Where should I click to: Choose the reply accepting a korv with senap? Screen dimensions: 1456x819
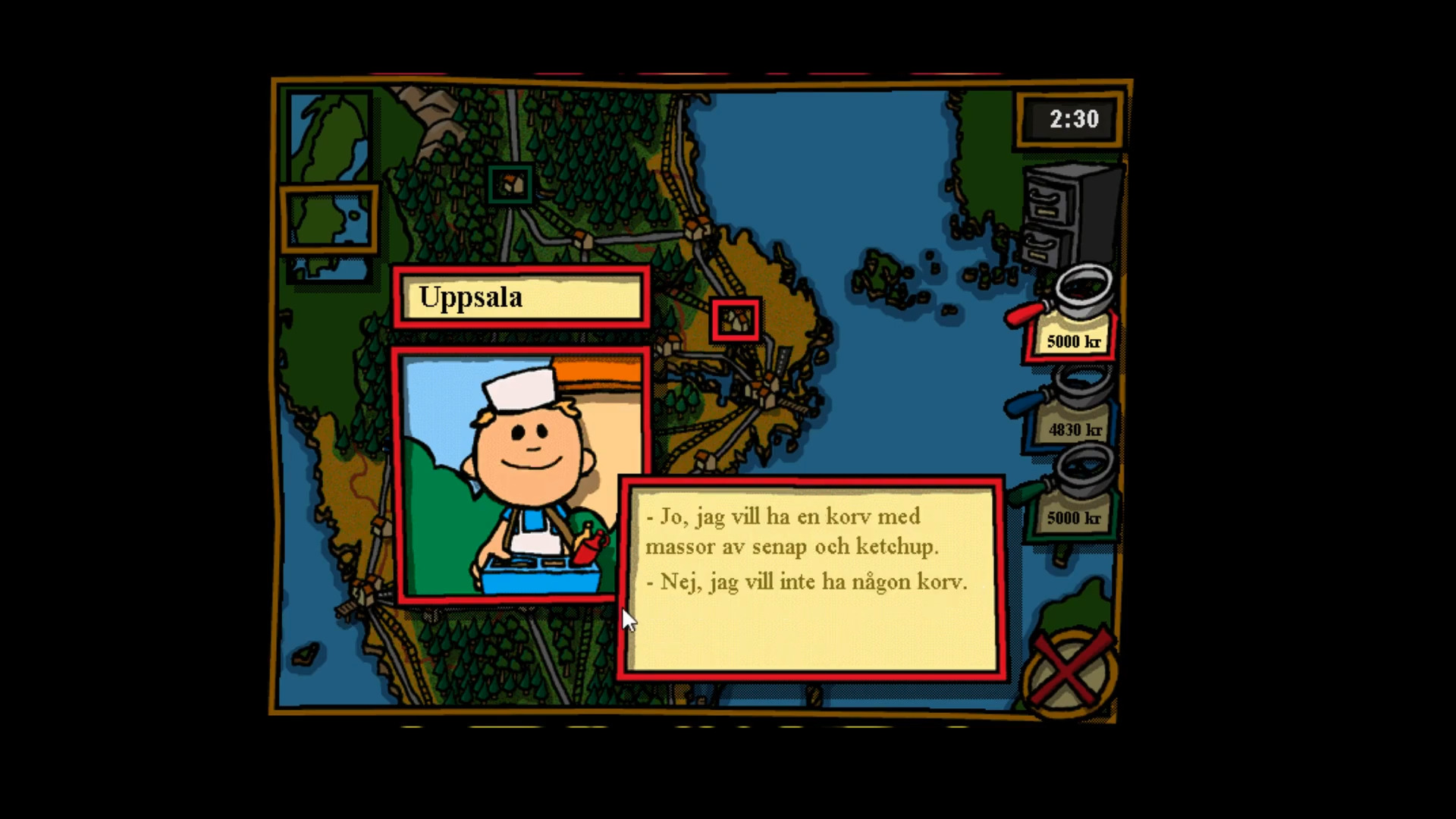791,532
